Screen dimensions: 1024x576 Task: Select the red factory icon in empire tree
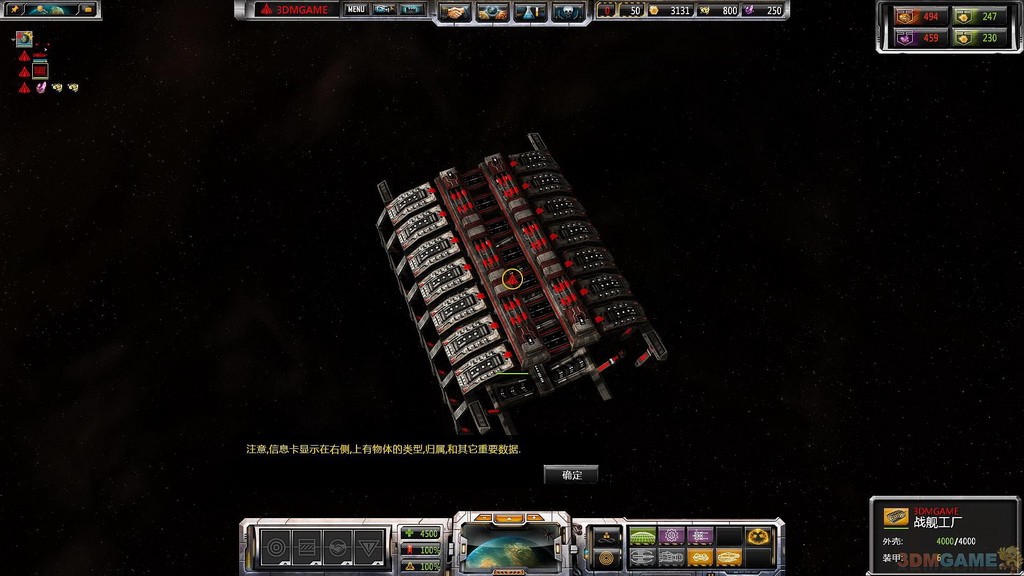pyautogui.click(x=40, y=71)
